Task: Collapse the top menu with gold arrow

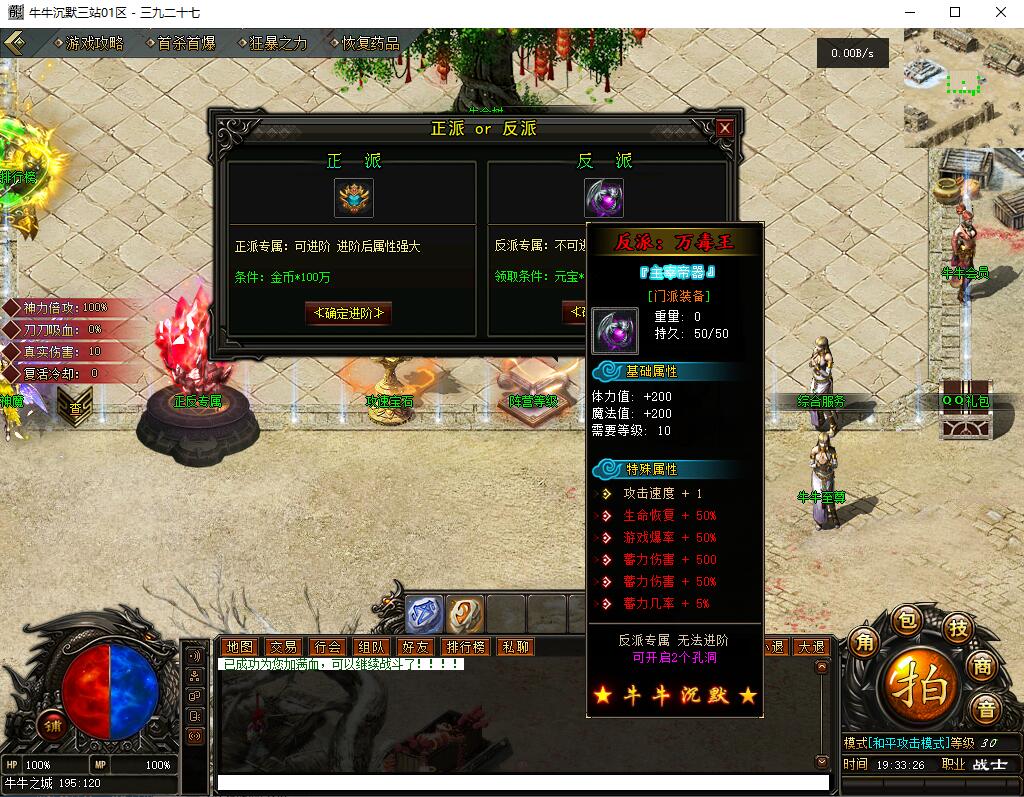Action: click(x=15, y=43)
